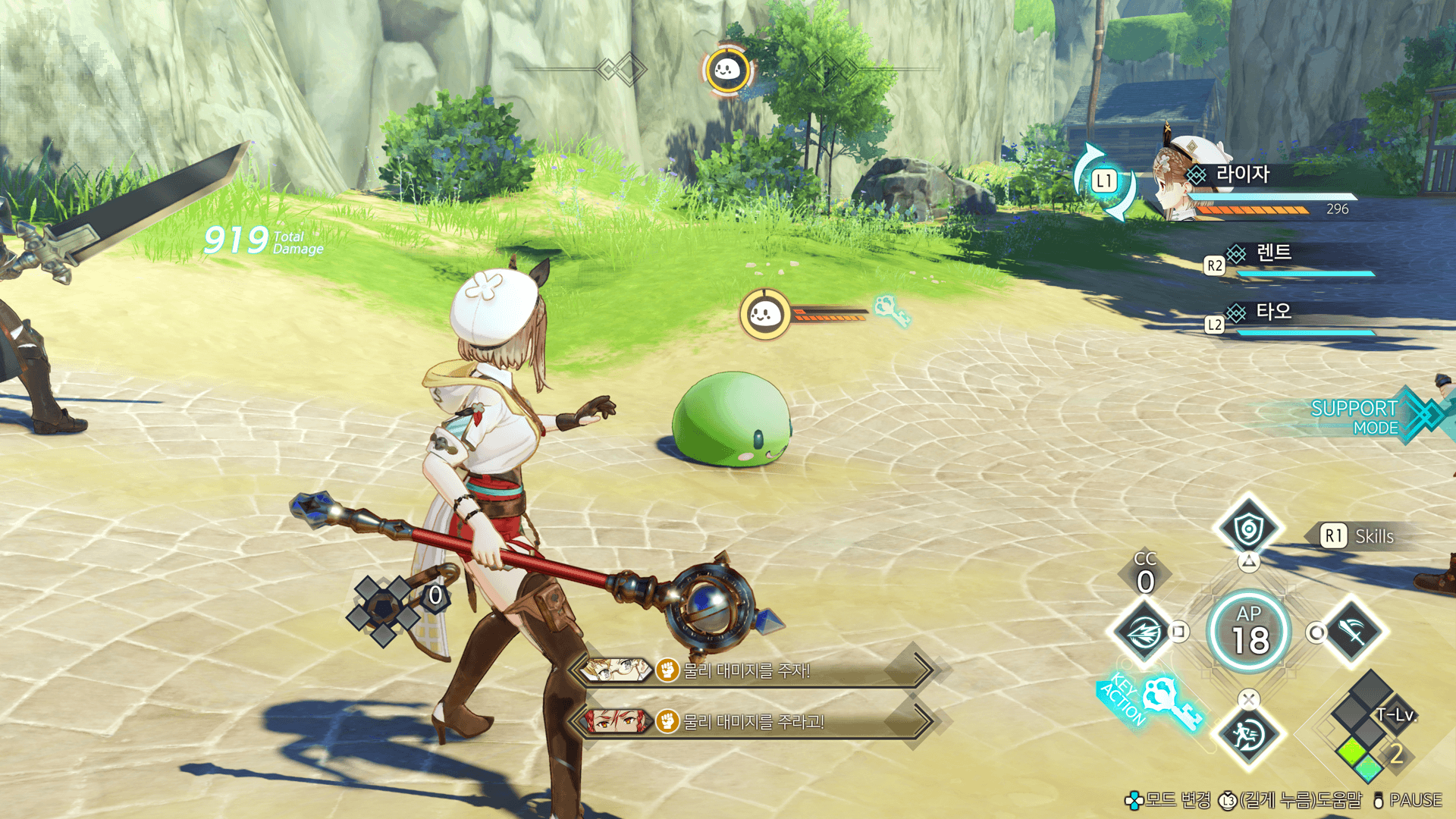Switch to party member 타오
This screenshot has width=1456, height=819.
(x=1273, y=312)
